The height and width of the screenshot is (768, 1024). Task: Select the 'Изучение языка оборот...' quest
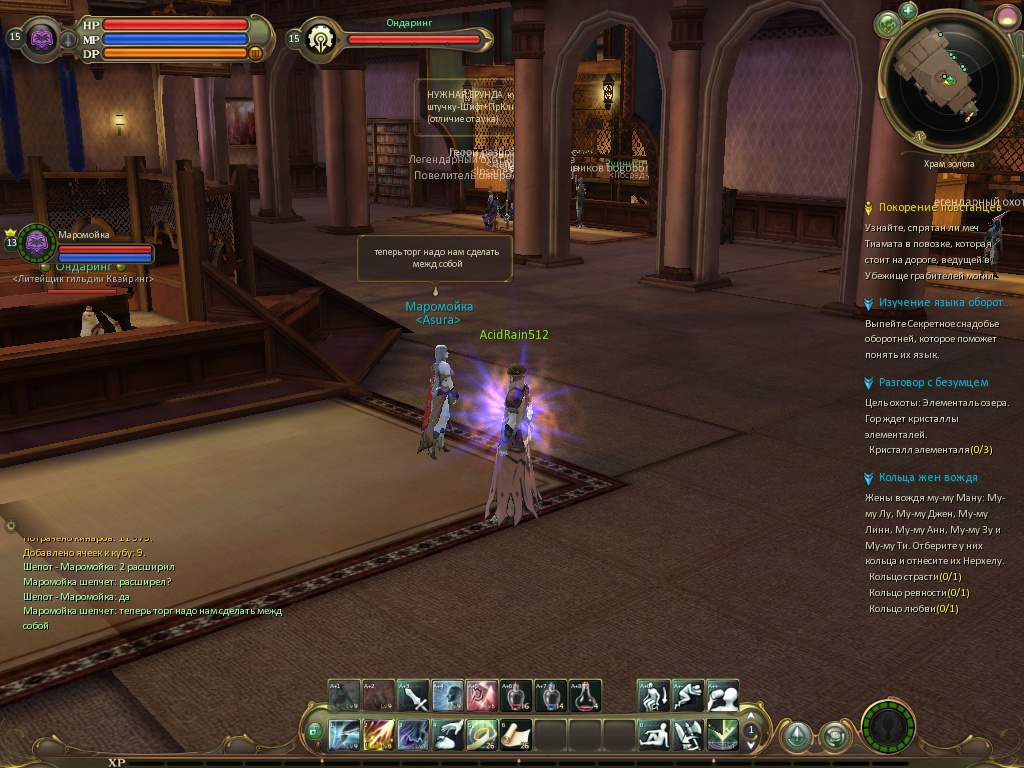941,302
